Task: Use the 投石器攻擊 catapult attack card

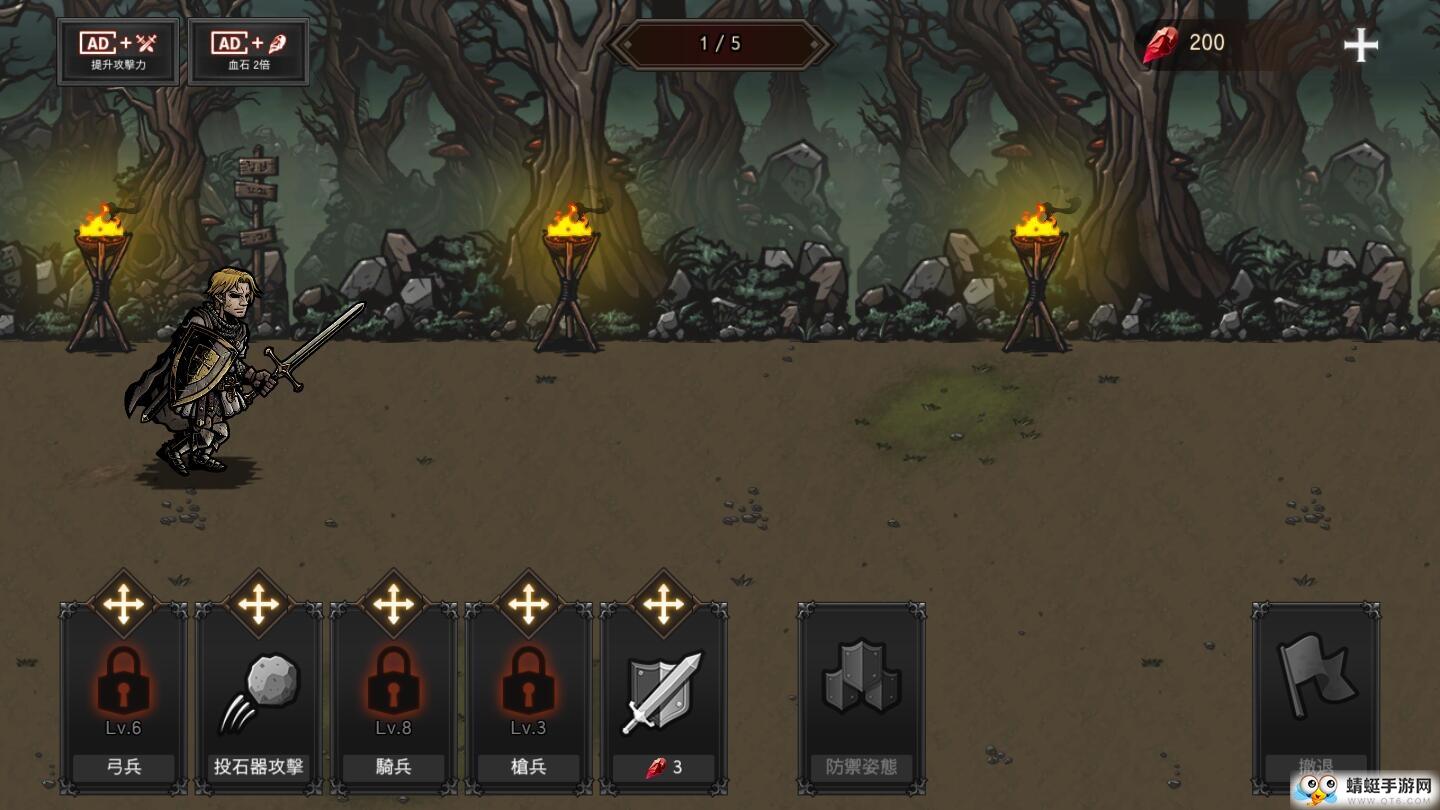Action: click(x=258, y=698)
